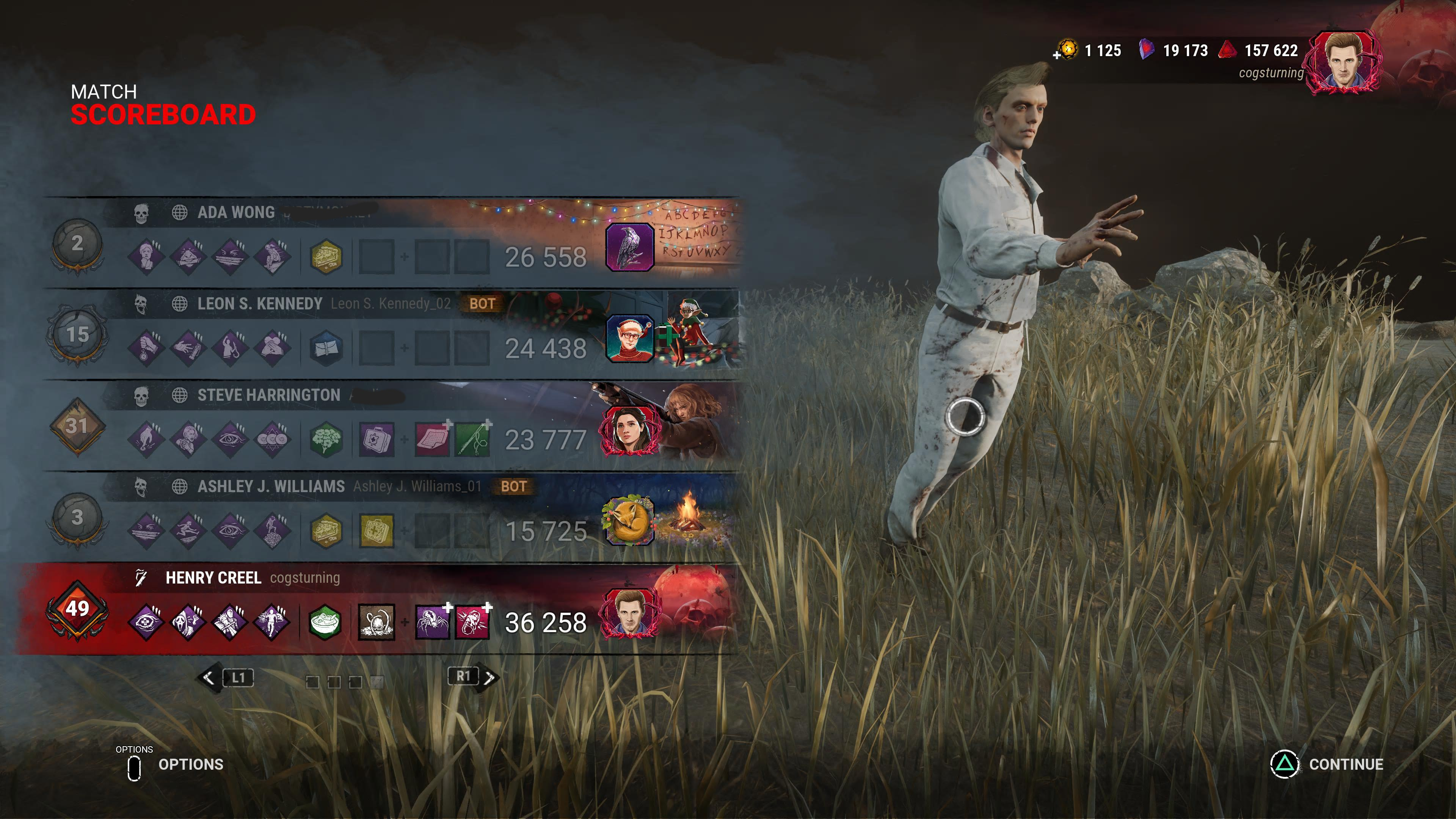Select the Henry Creel killer name

coord(213,577)
